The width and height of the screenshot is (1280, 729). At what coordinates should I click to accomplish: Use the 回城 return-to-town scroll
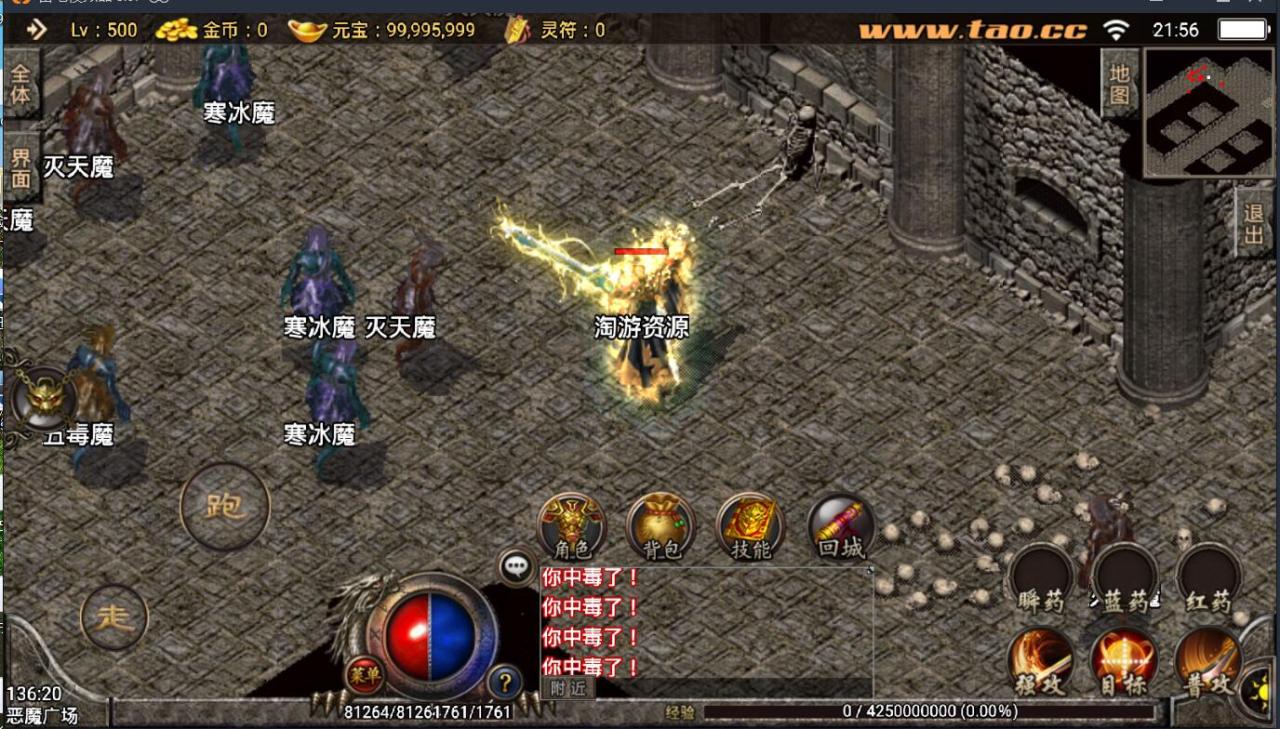click(838, 525)
